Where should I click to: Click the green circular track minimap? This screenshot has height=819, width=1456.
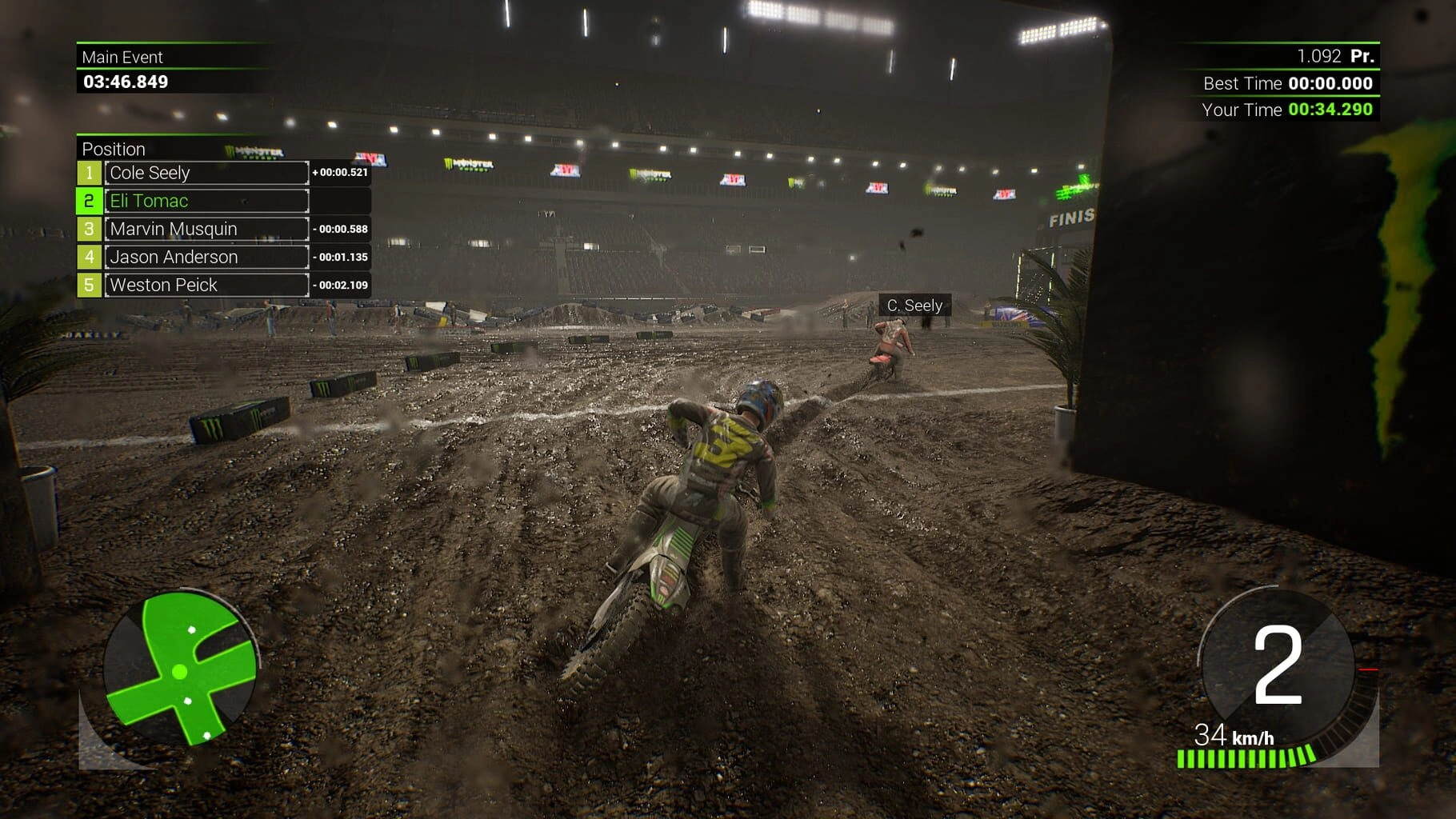coord(180,669)
